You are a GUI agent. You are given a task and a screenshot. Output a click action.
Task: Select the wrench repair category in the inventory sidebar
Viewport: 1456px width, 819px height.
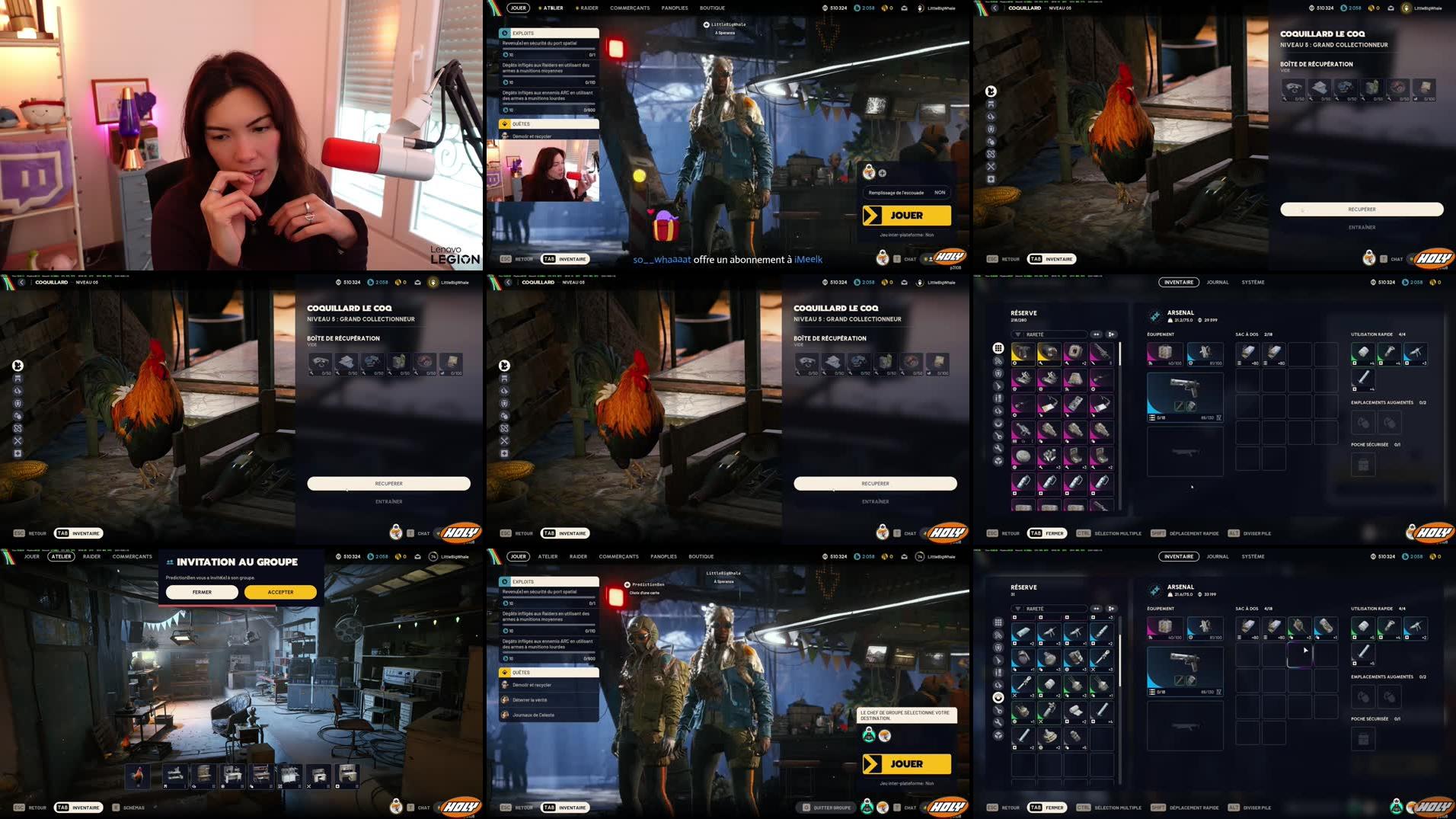pos(998,447)
